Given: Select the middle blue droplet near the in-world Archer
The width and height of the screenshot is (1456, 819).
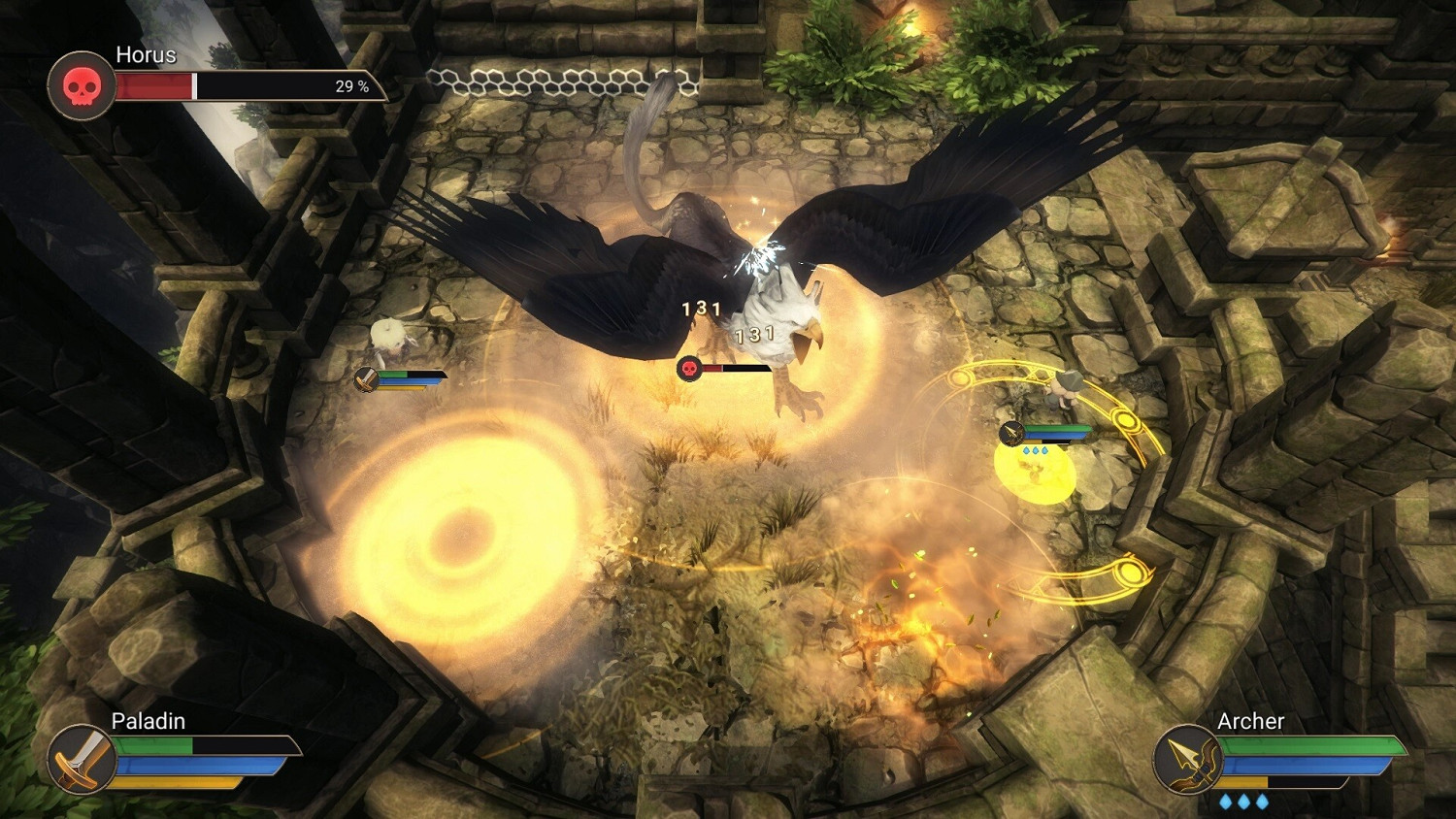Looking at the screenshot, I should [x=1035, y=450].
